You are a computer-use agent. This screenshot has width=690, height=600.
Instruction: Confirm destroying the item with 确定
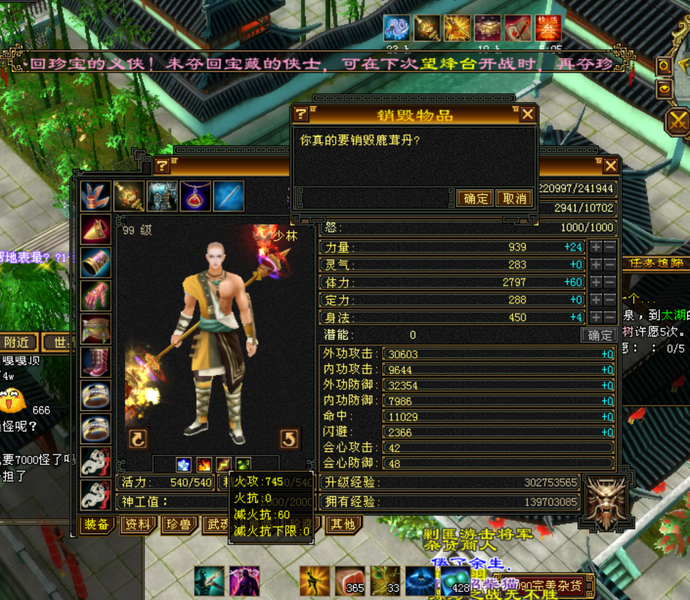tap(475, 198)
